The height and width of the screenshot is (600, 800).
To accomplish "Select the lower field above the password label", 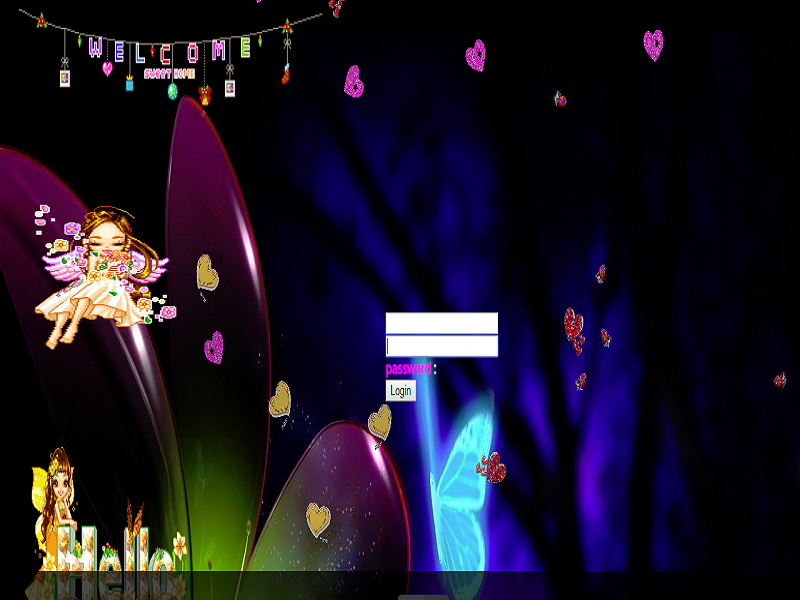I will click(x=441, y=346).
